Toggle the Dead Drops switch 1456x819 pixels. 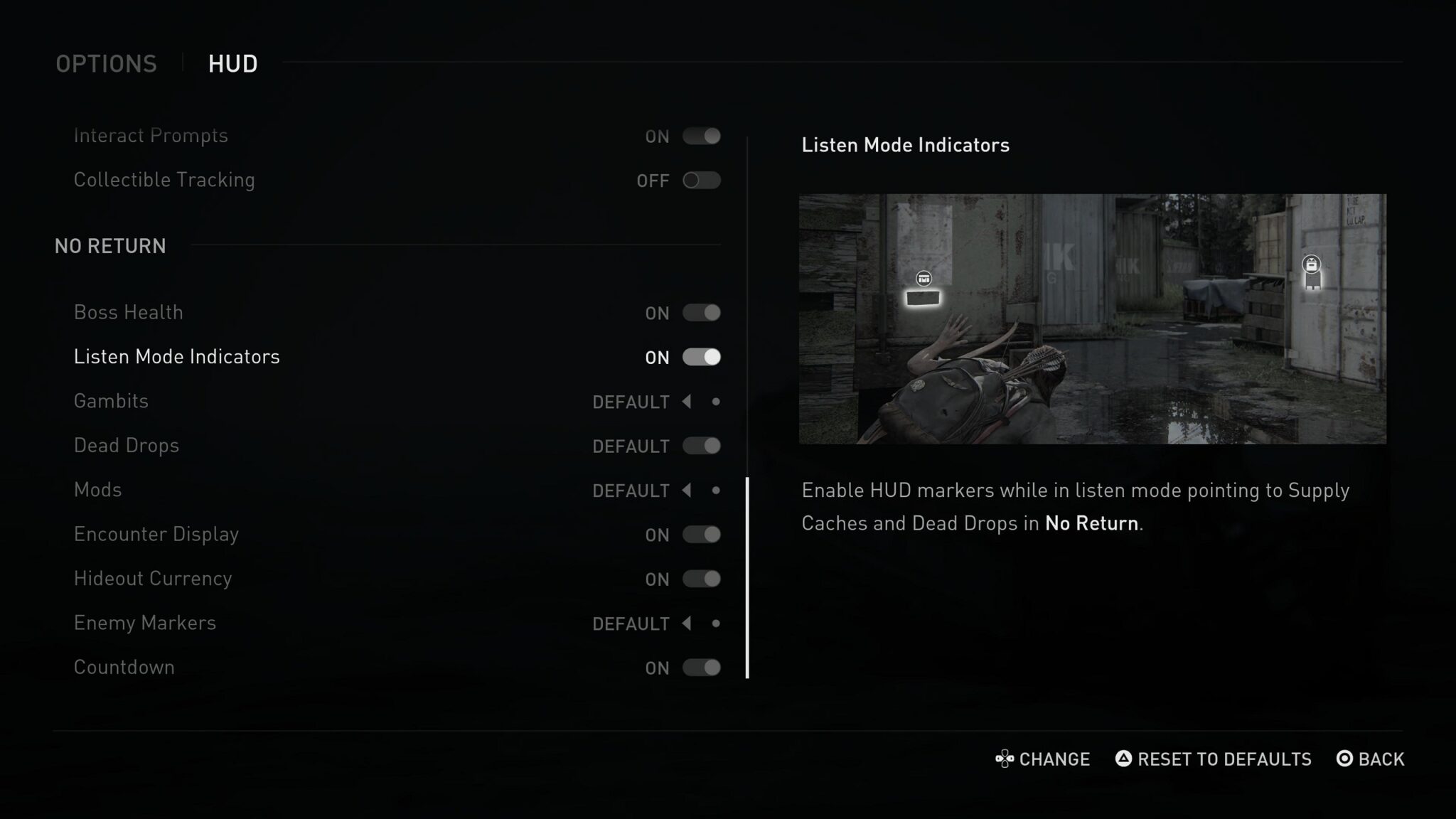click(701, 446)
